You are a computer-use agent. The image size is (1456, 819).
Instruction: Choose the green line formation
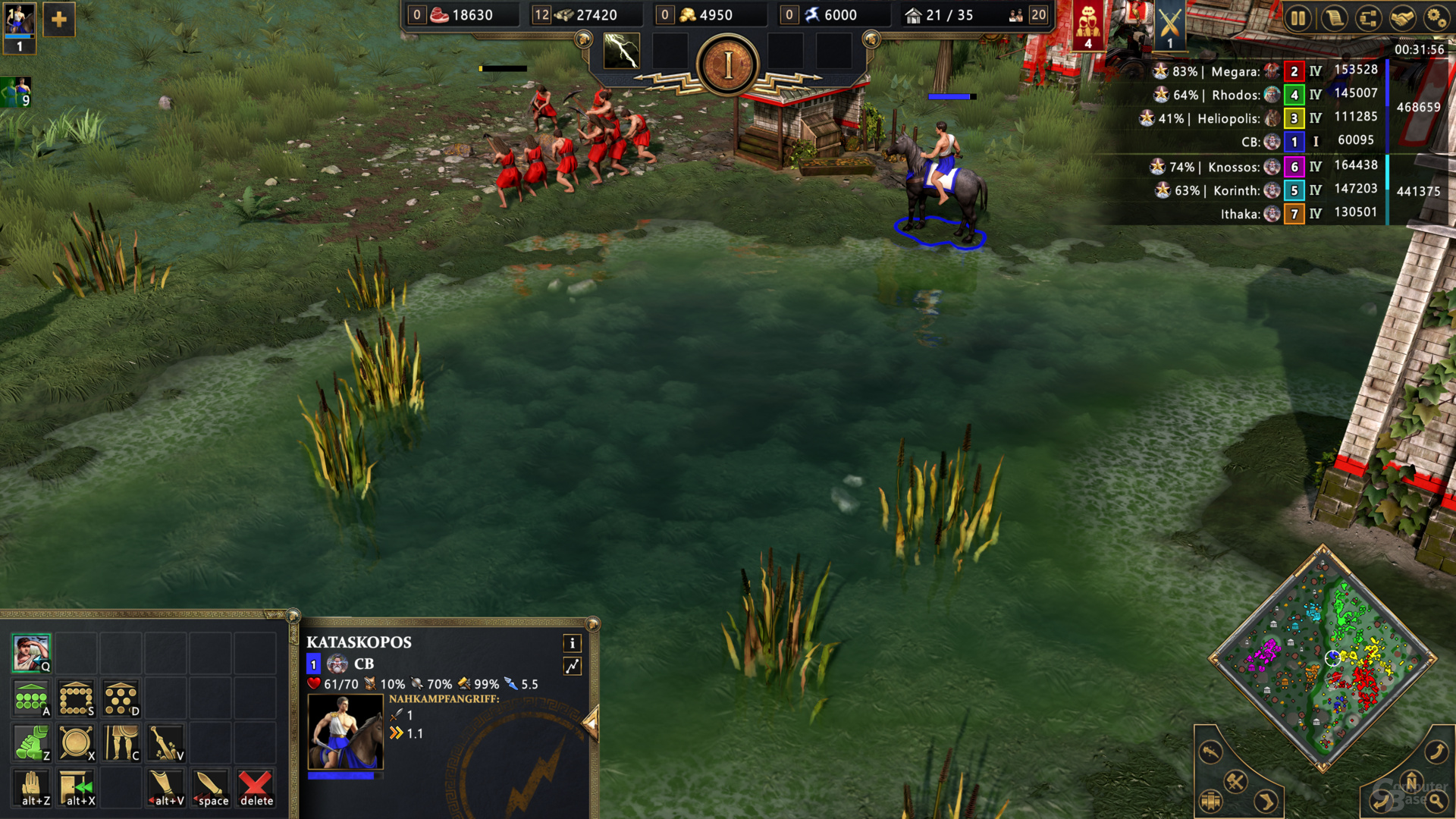pos(31,698)
